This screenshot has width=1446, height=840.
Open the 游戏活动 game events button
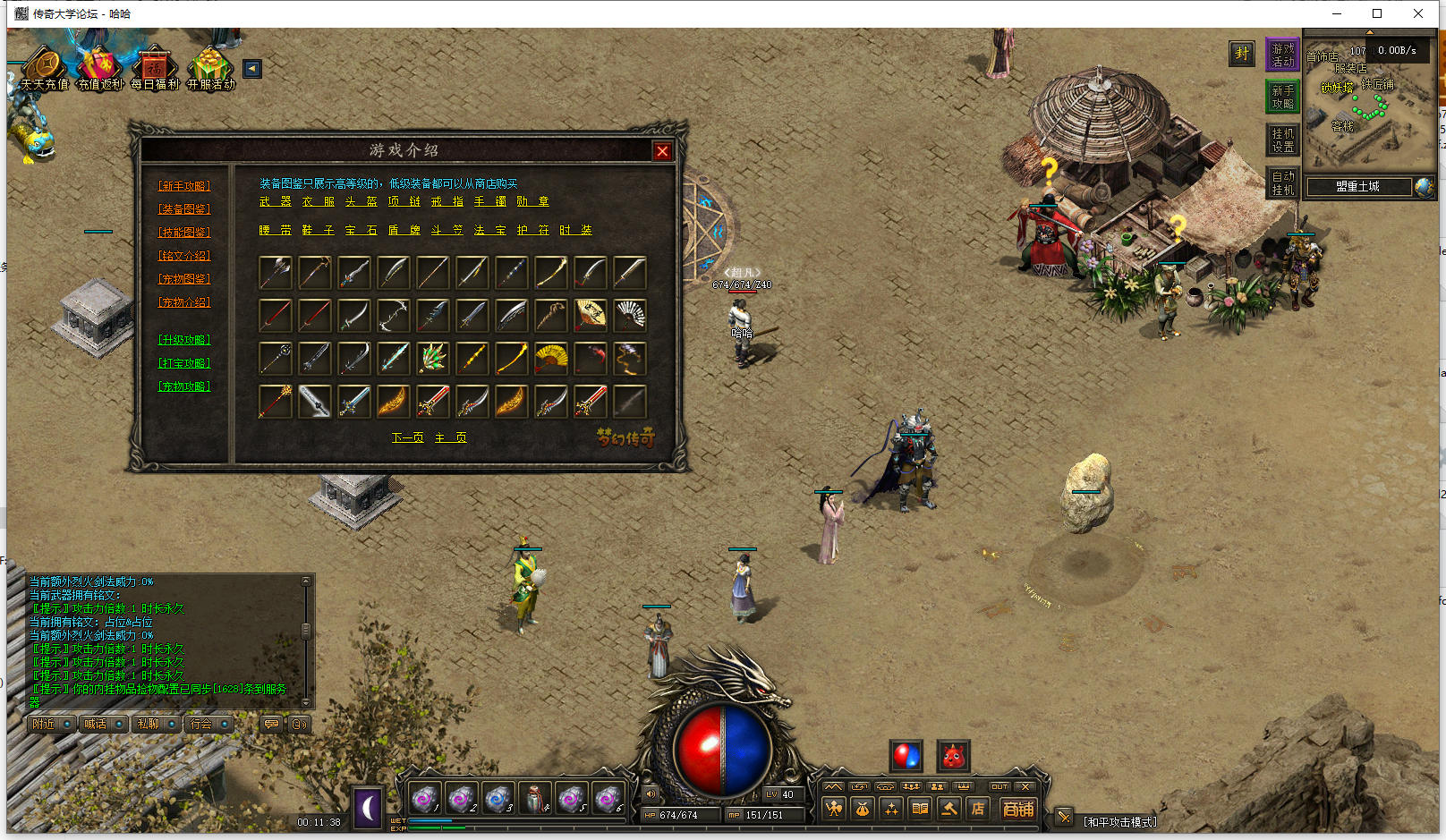[x=1282, y=55]
